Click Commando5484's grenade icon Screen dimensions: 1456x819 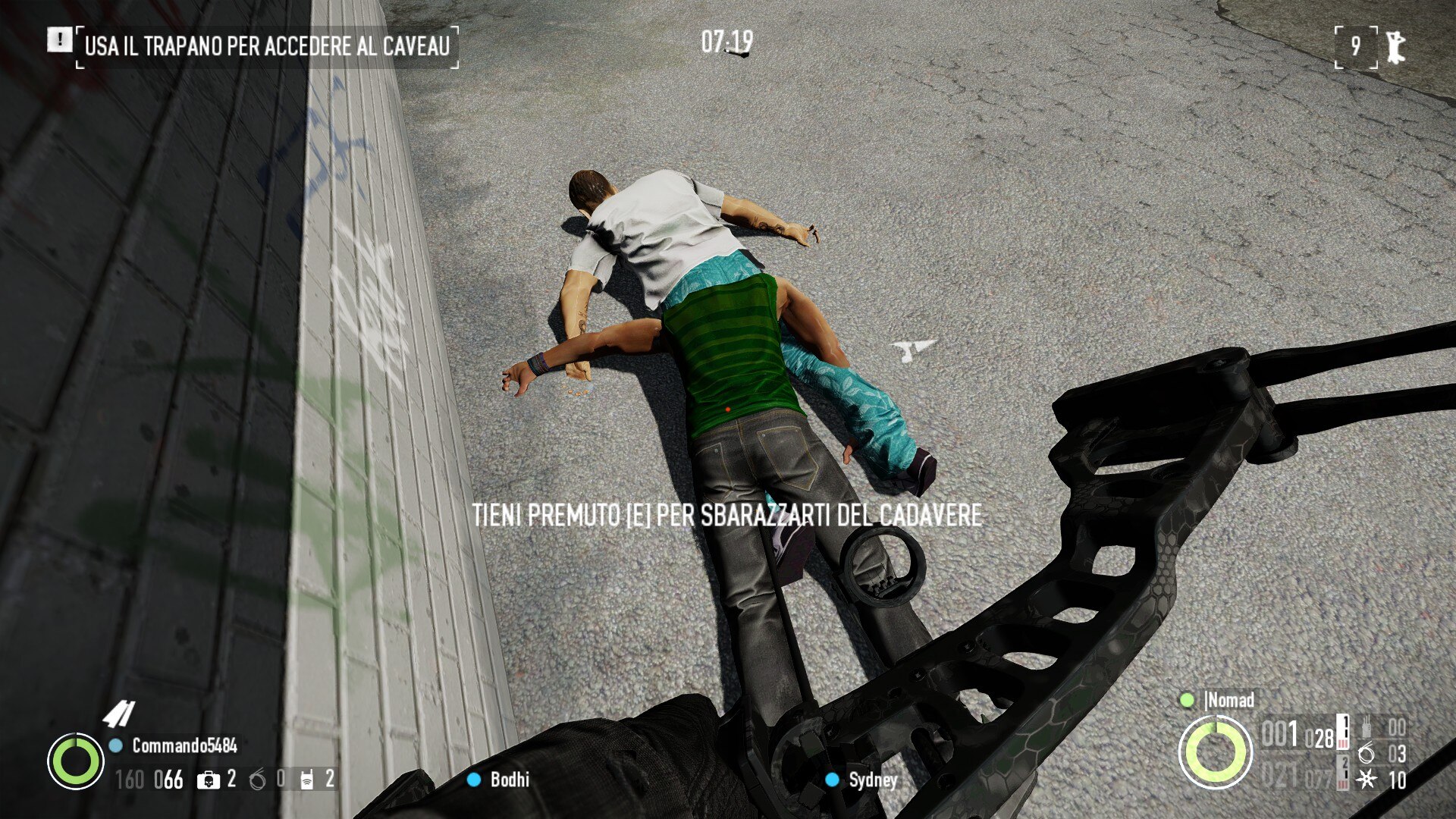[x=258, y=780]
